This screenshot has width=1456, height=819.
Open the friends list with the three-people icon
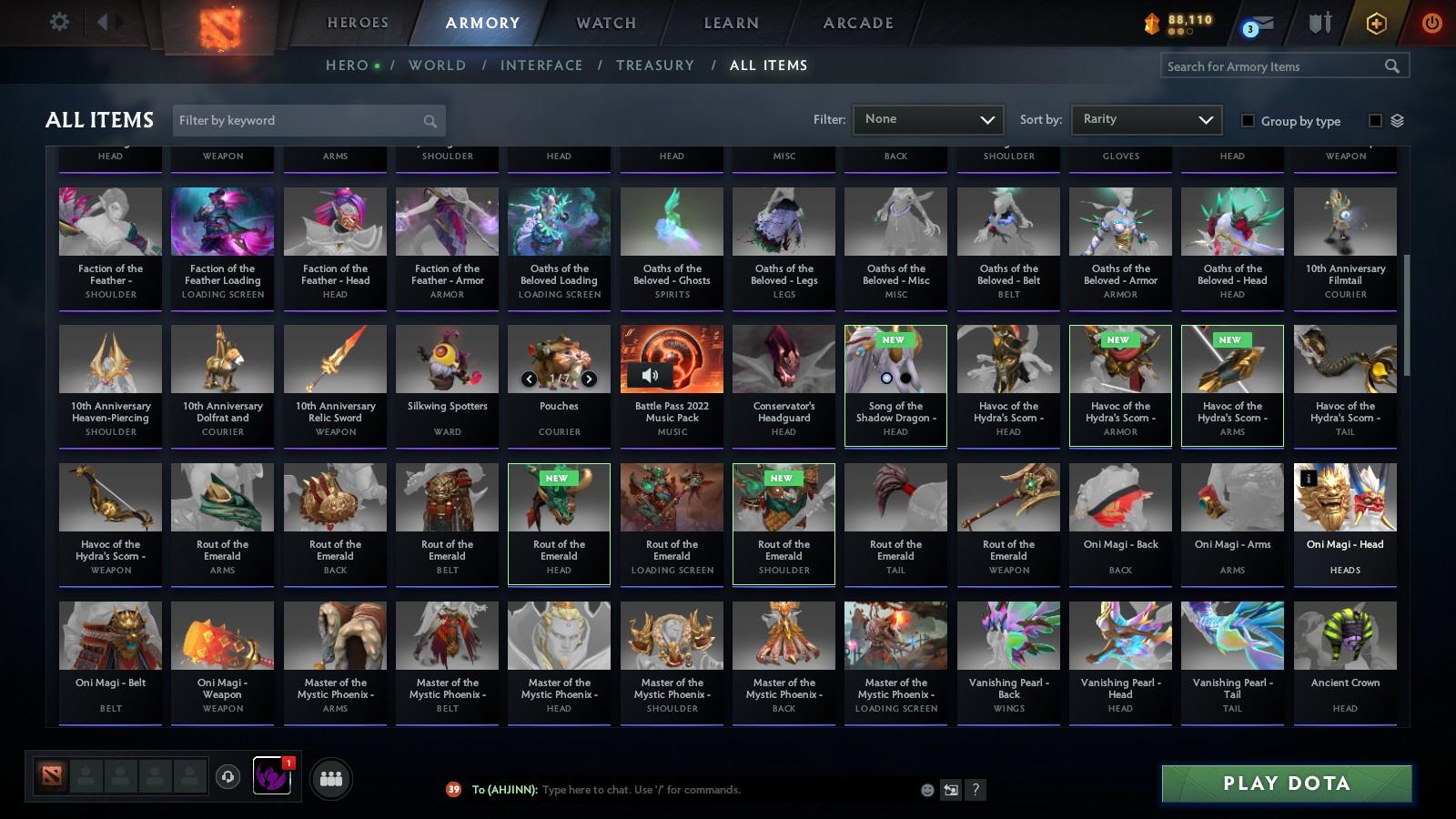[331, 778]
